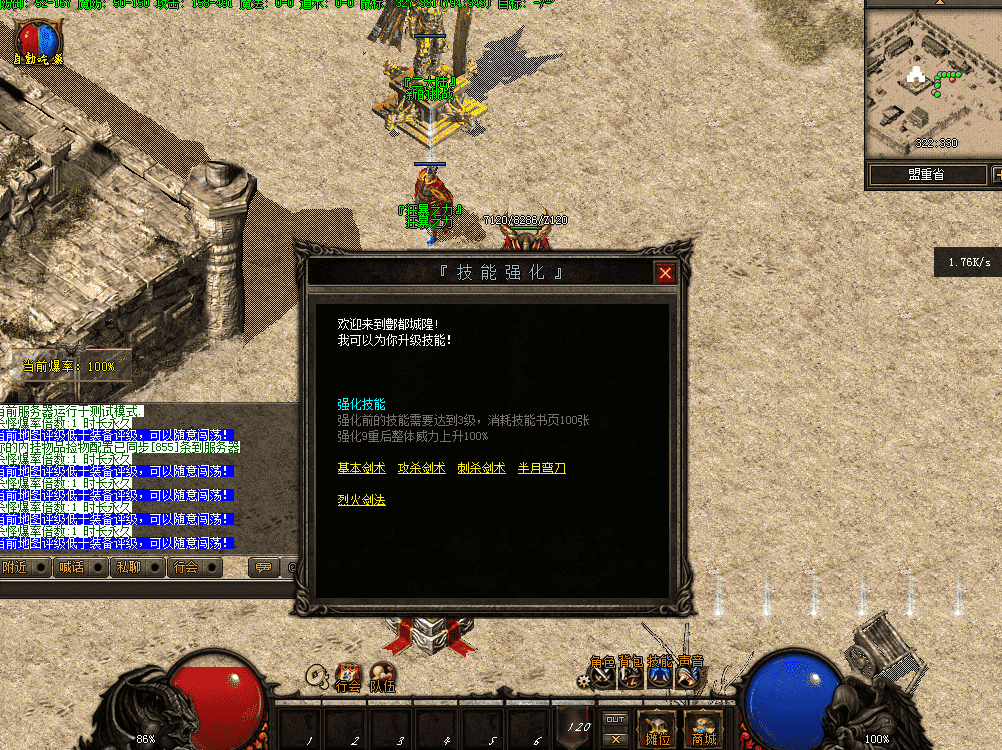Select the 攻杀剑术 skill link
1002x750 pixels.
click(x=421, y=468)
